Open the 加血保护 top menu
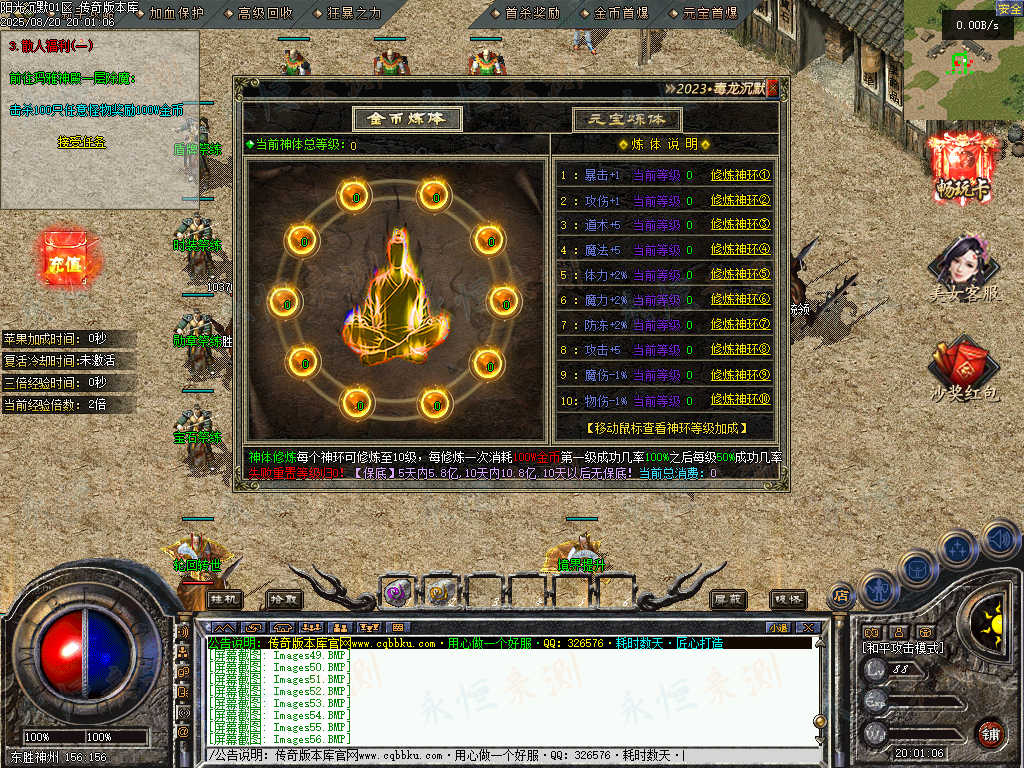 (176, 13)
